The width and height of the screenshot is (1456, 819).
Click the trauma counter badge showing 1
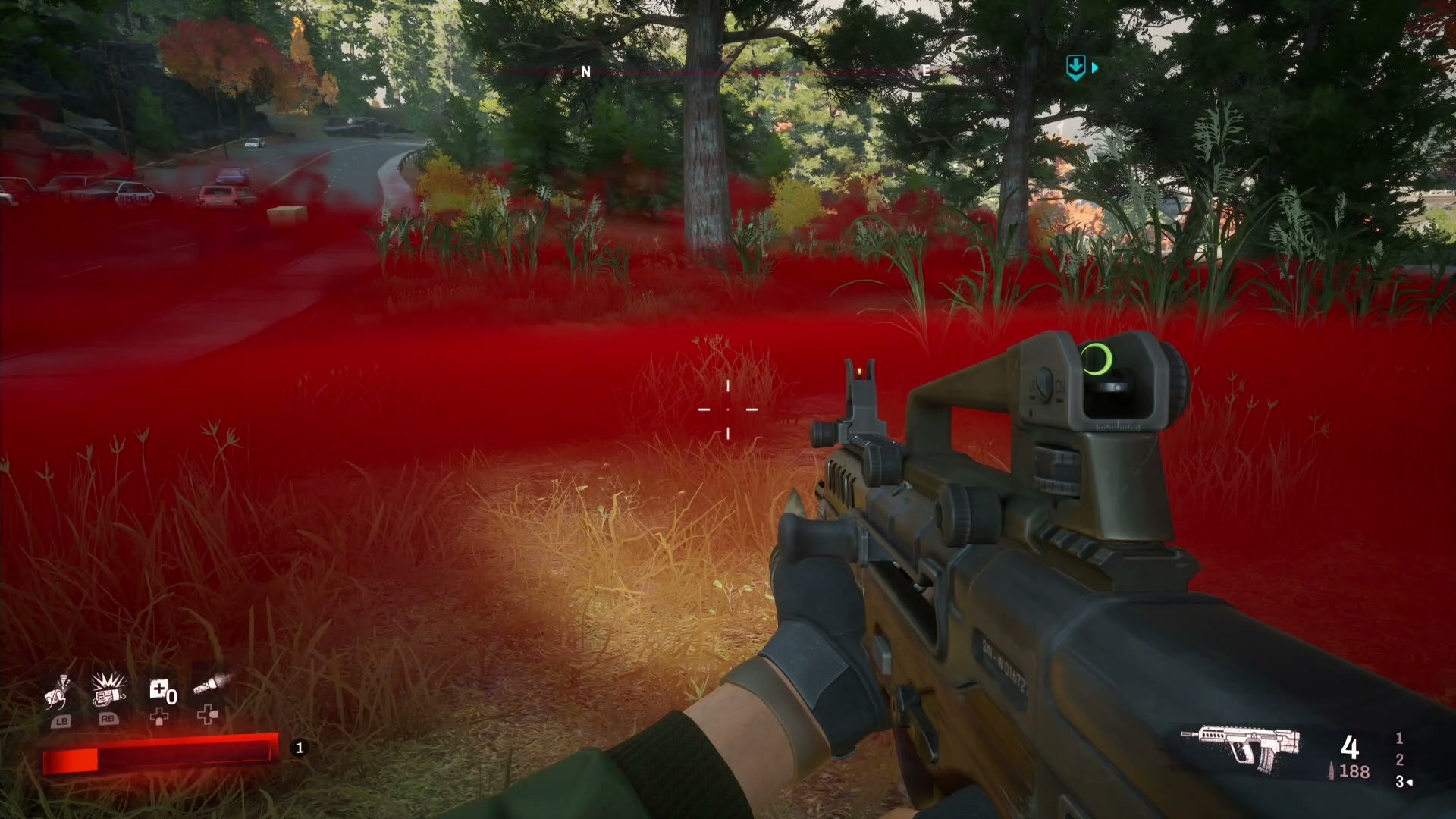(299, 747)
